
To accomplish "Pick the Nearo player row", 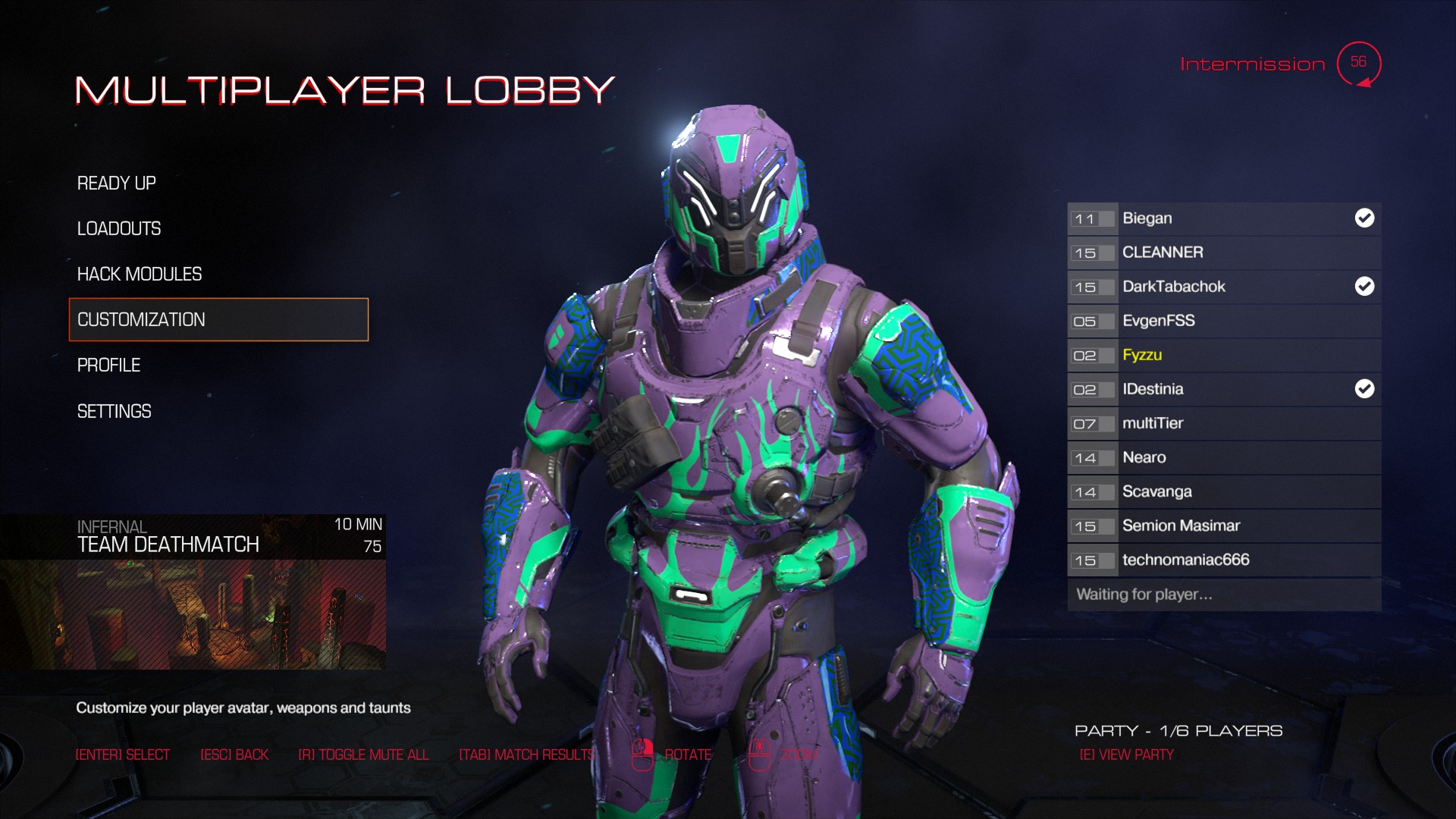I will coord(1223,457).
